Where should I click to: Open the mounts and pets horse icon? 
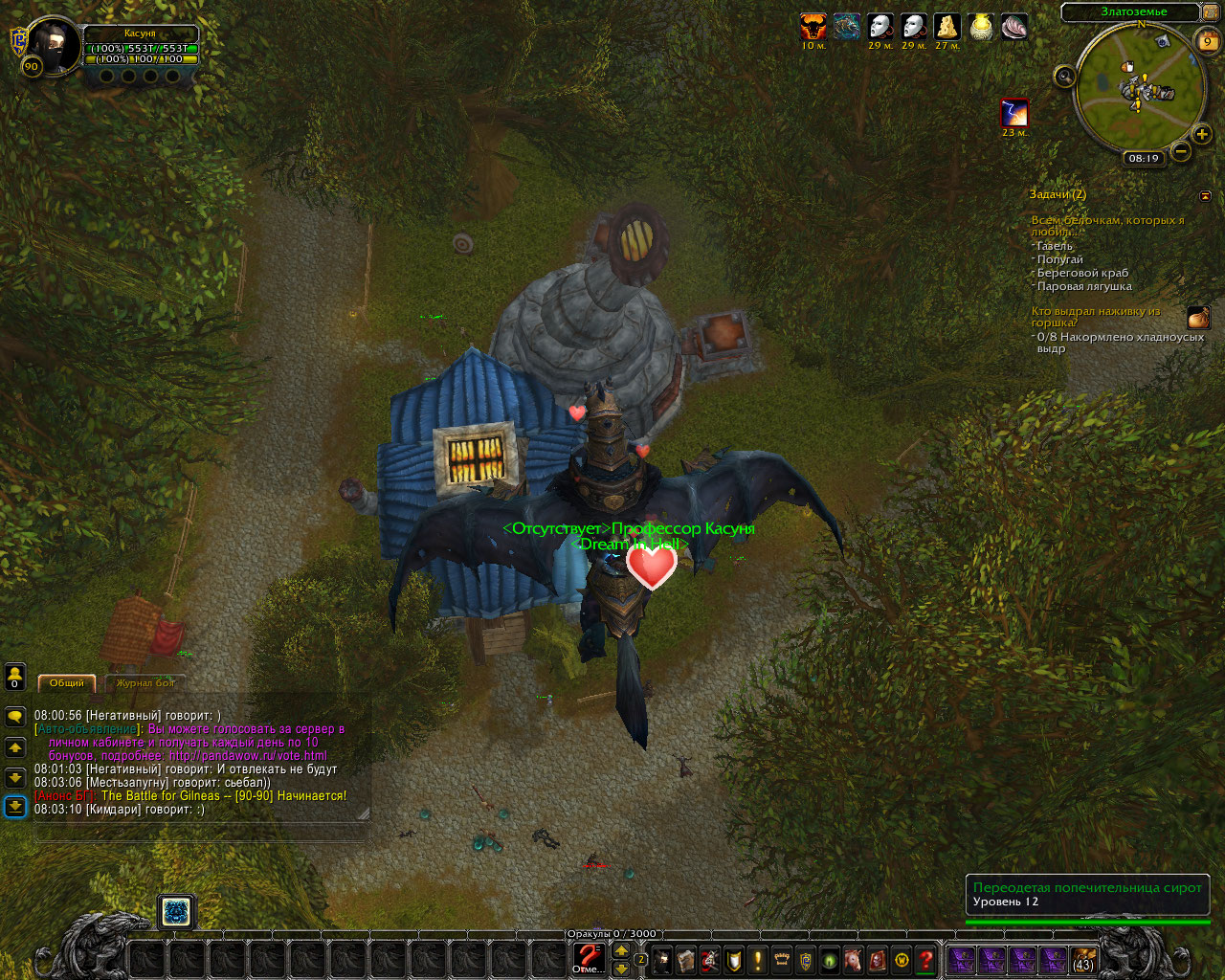coord(852,960)
